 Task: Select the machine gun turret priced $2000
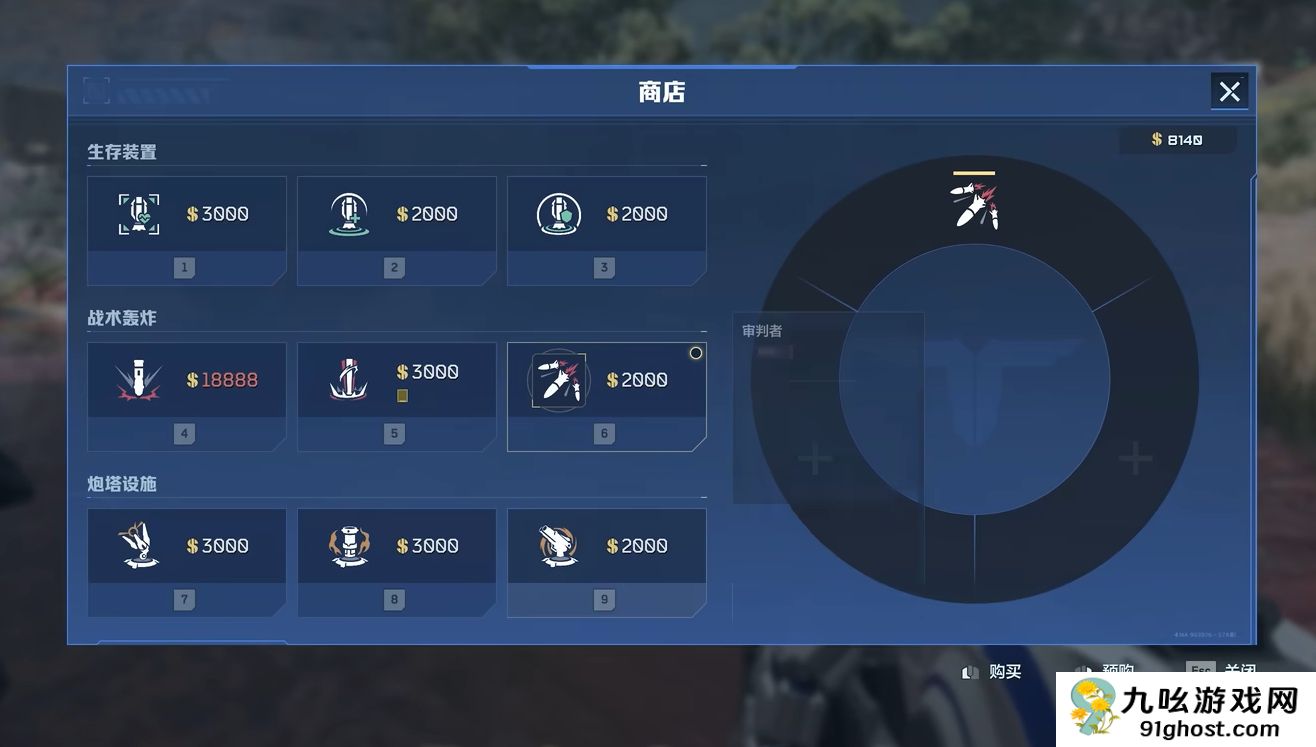click(606, 545)
